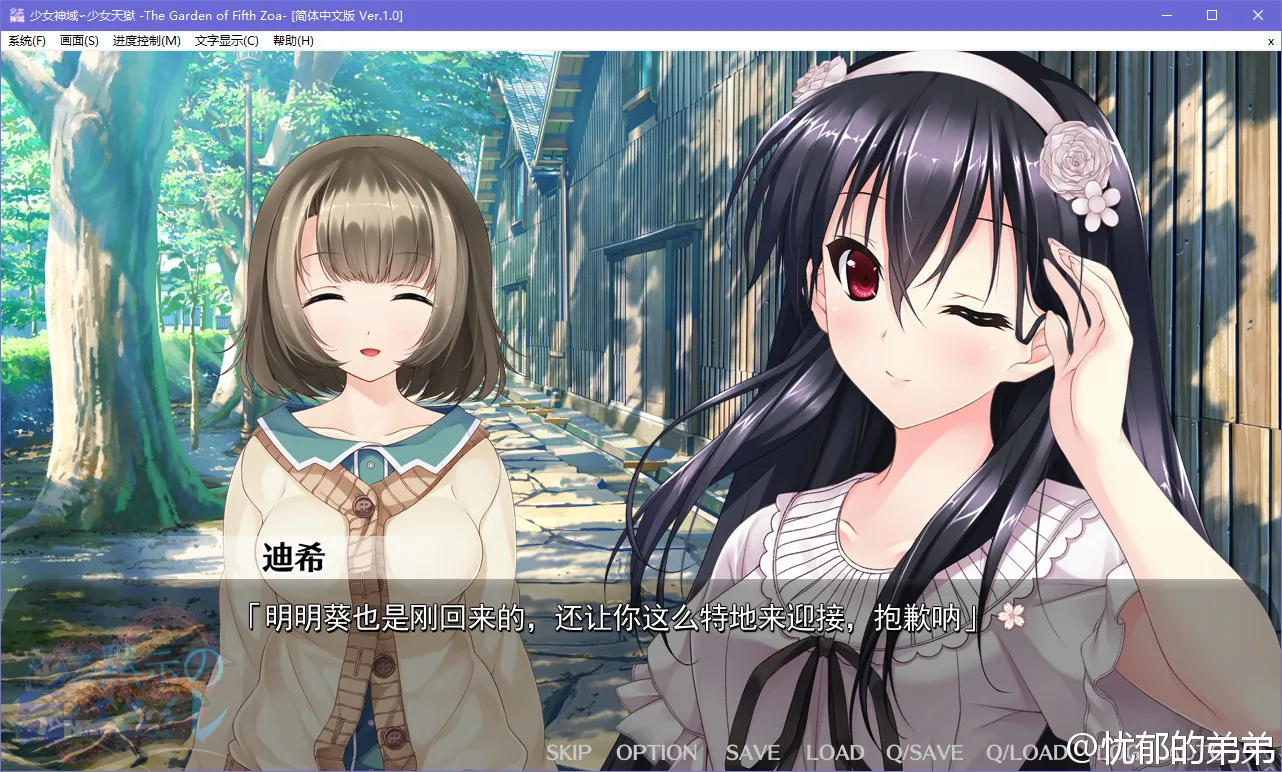Viewport: 1282px width, 772px height.
Task: Open the LOAD screen
Action: 834,753
